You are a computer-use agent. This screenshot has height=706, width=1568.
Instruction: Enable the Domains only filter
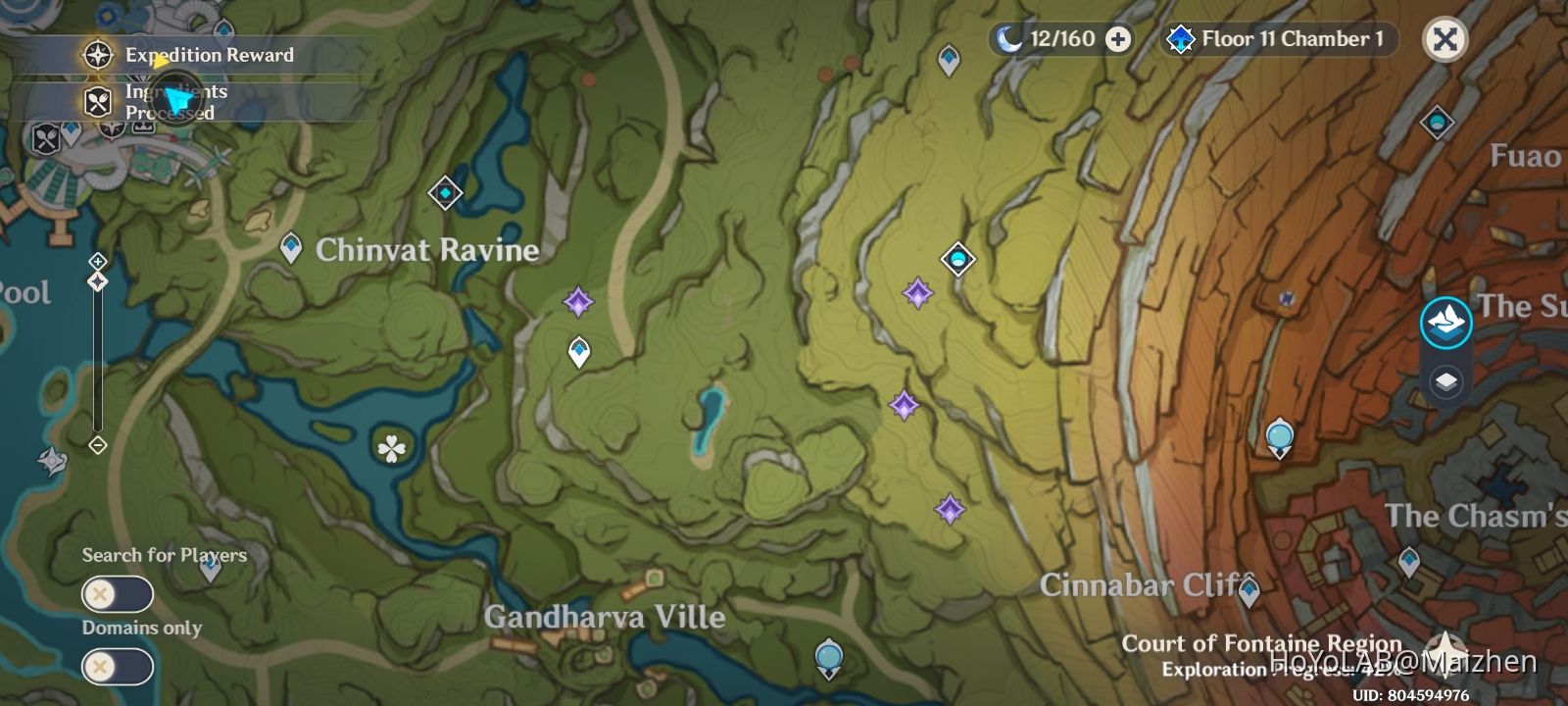pyautogui.click(x=116, y=667)
